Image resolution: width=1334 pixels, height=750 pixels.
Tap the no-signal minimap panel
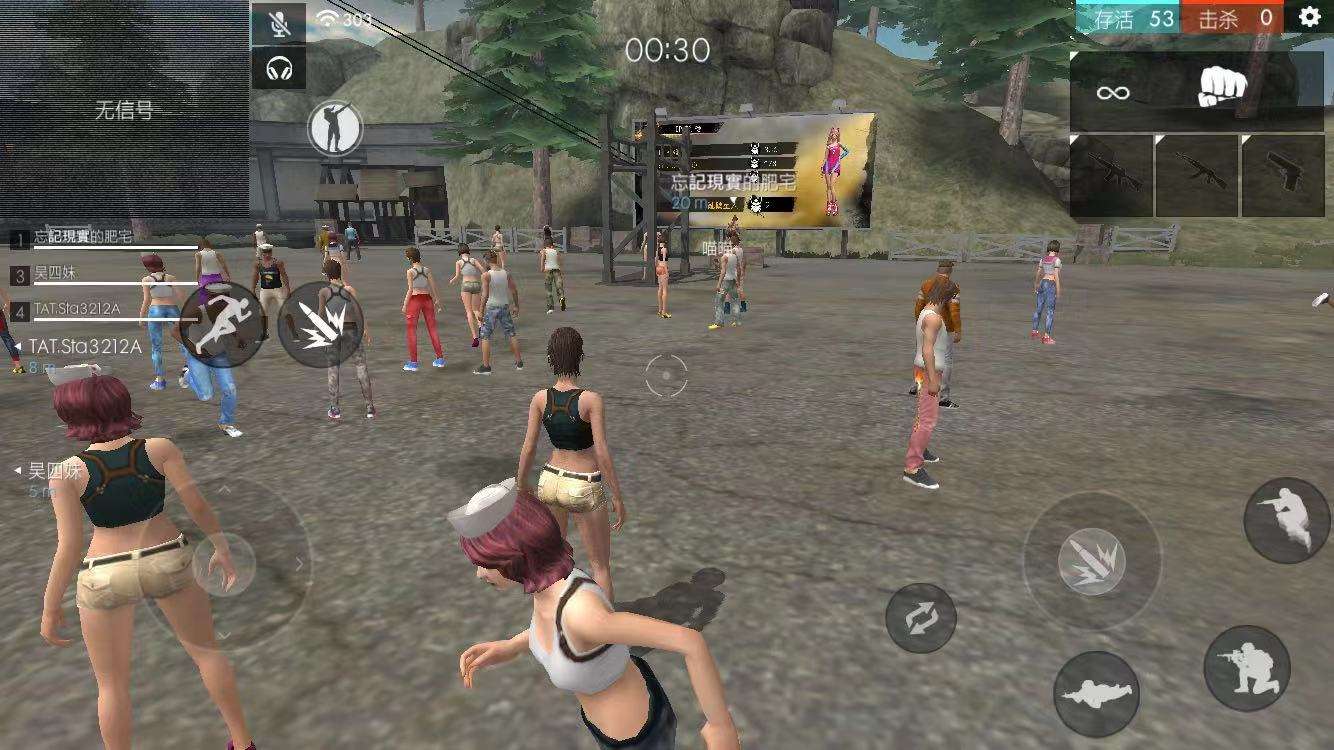pyautogui.click(x=124, y=110)
